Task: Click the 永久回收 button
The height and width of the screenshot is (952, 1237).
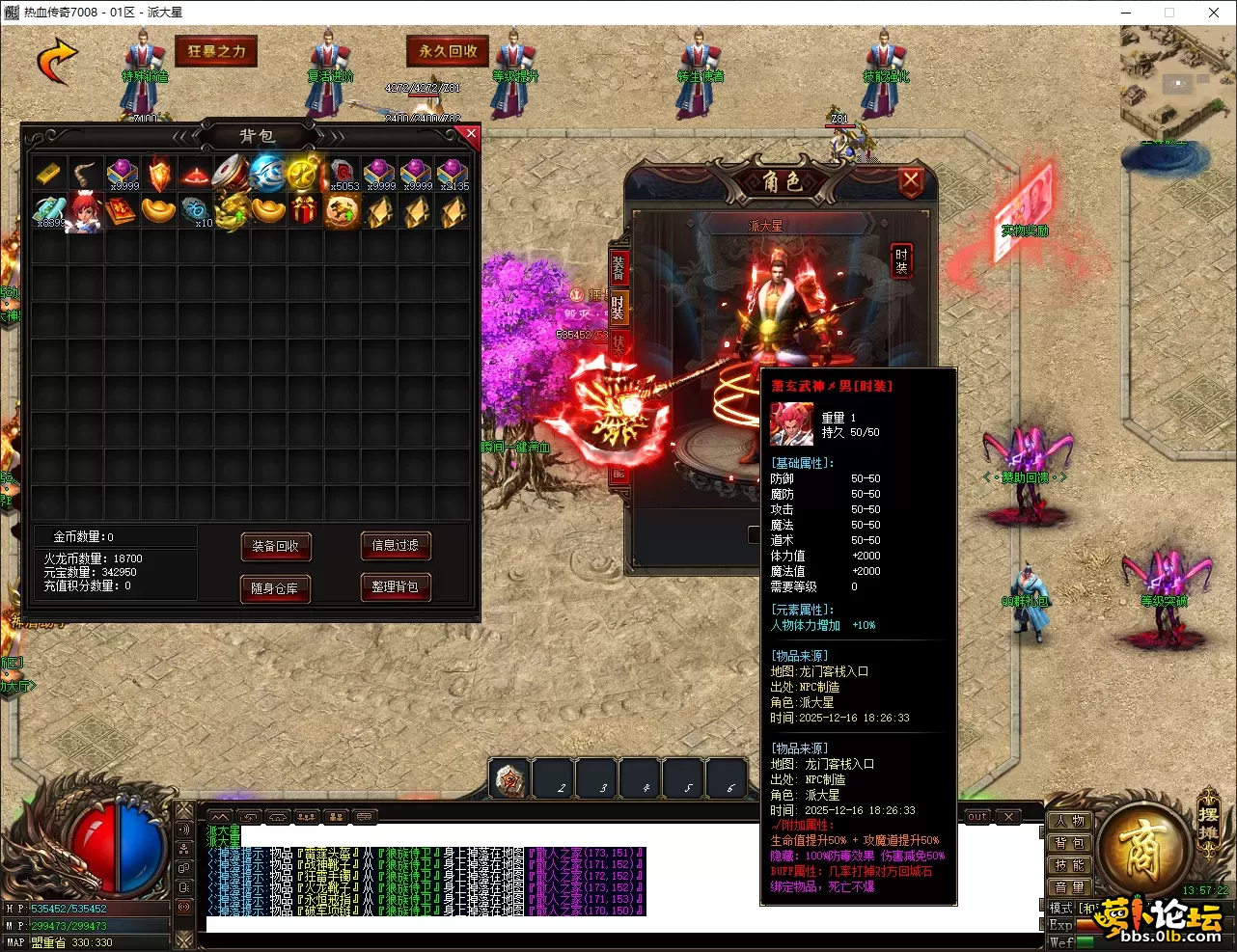Action: pyautogui.click(x=448, y=51)
